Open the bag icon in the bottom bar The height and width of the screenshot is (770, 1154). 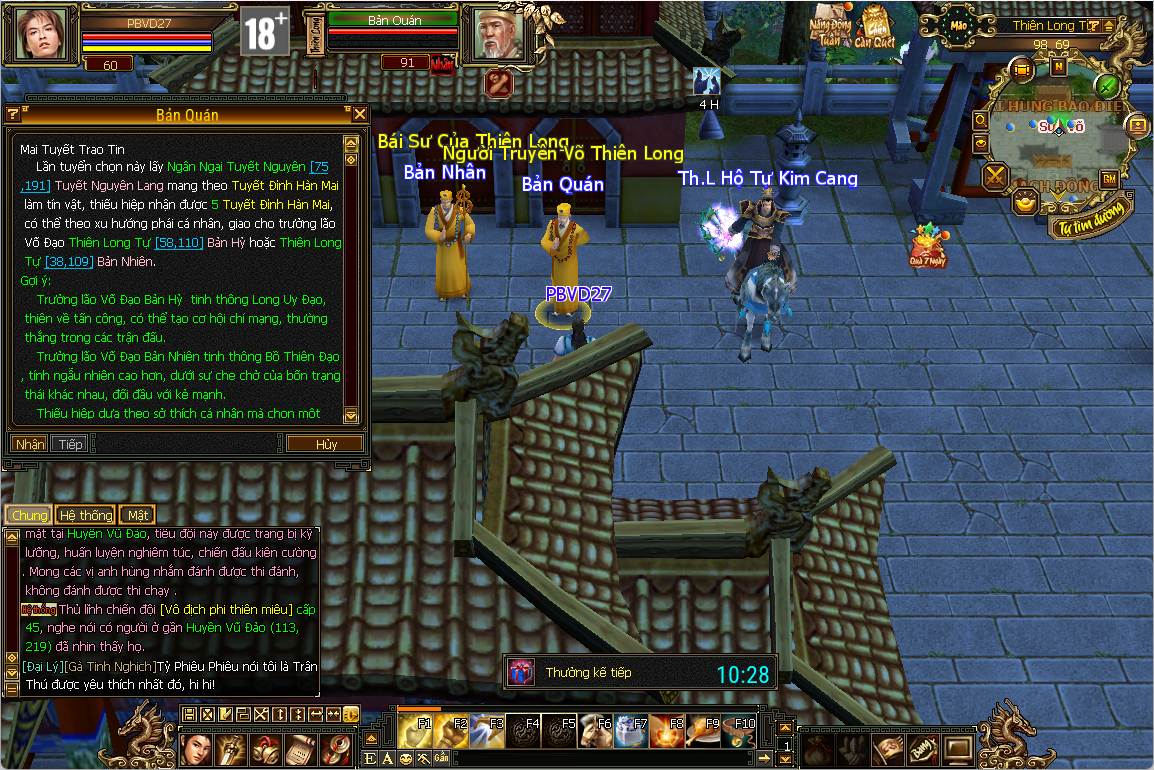pos(819,747)
